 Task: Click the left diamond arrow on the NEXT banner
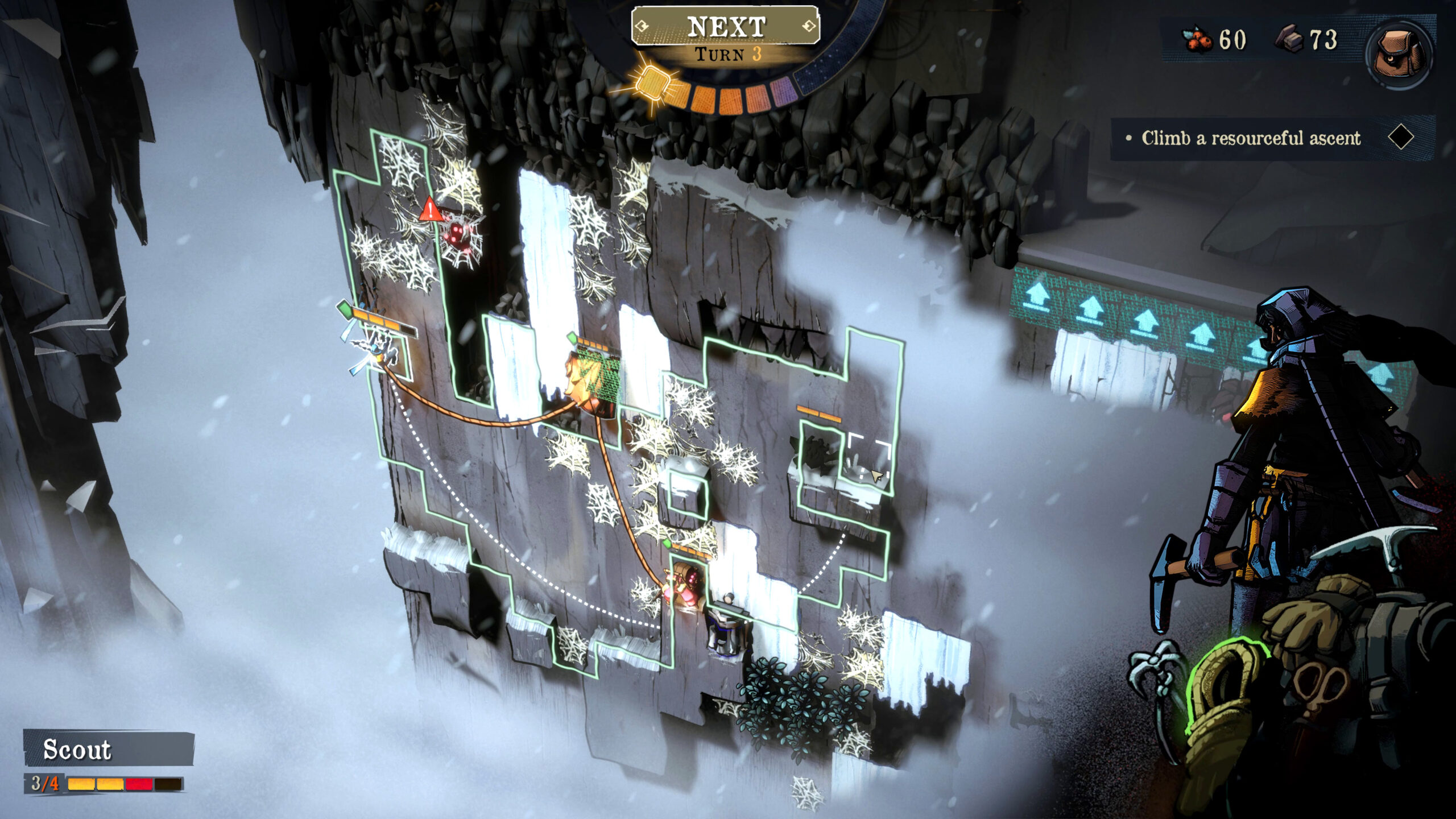click(x=641, y=25)
